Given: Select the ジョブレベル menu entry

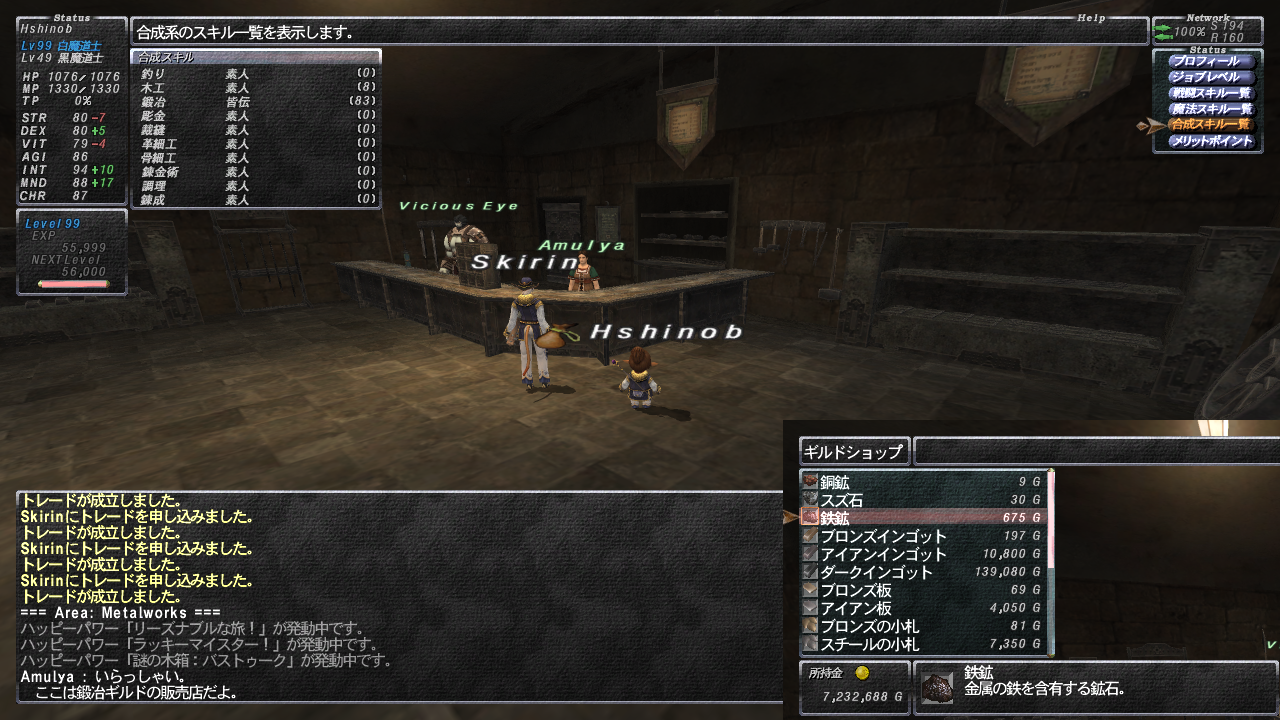Looking at the screenshot, I should click(1211, 77).
